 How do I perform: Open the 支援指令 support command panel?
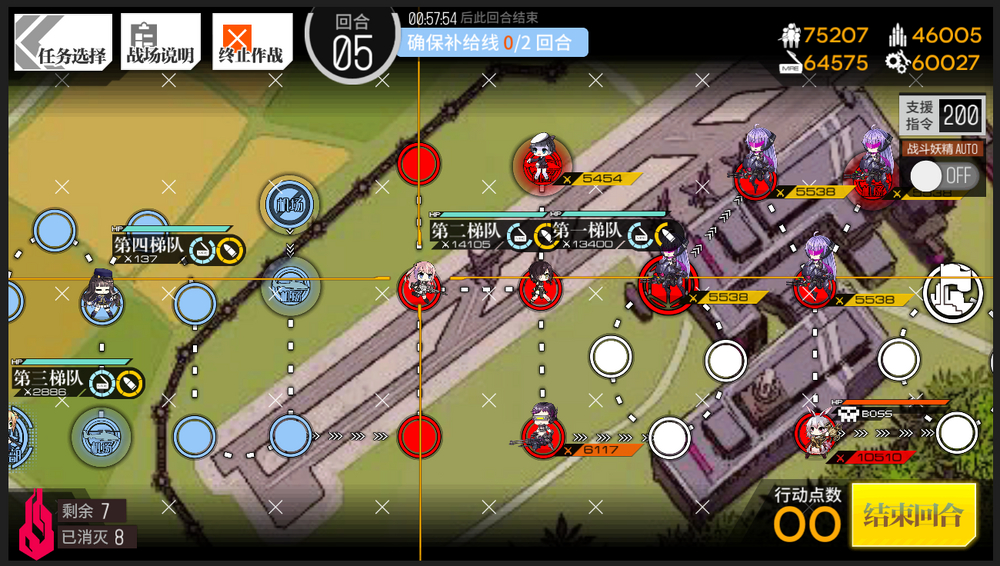[942, 115]
